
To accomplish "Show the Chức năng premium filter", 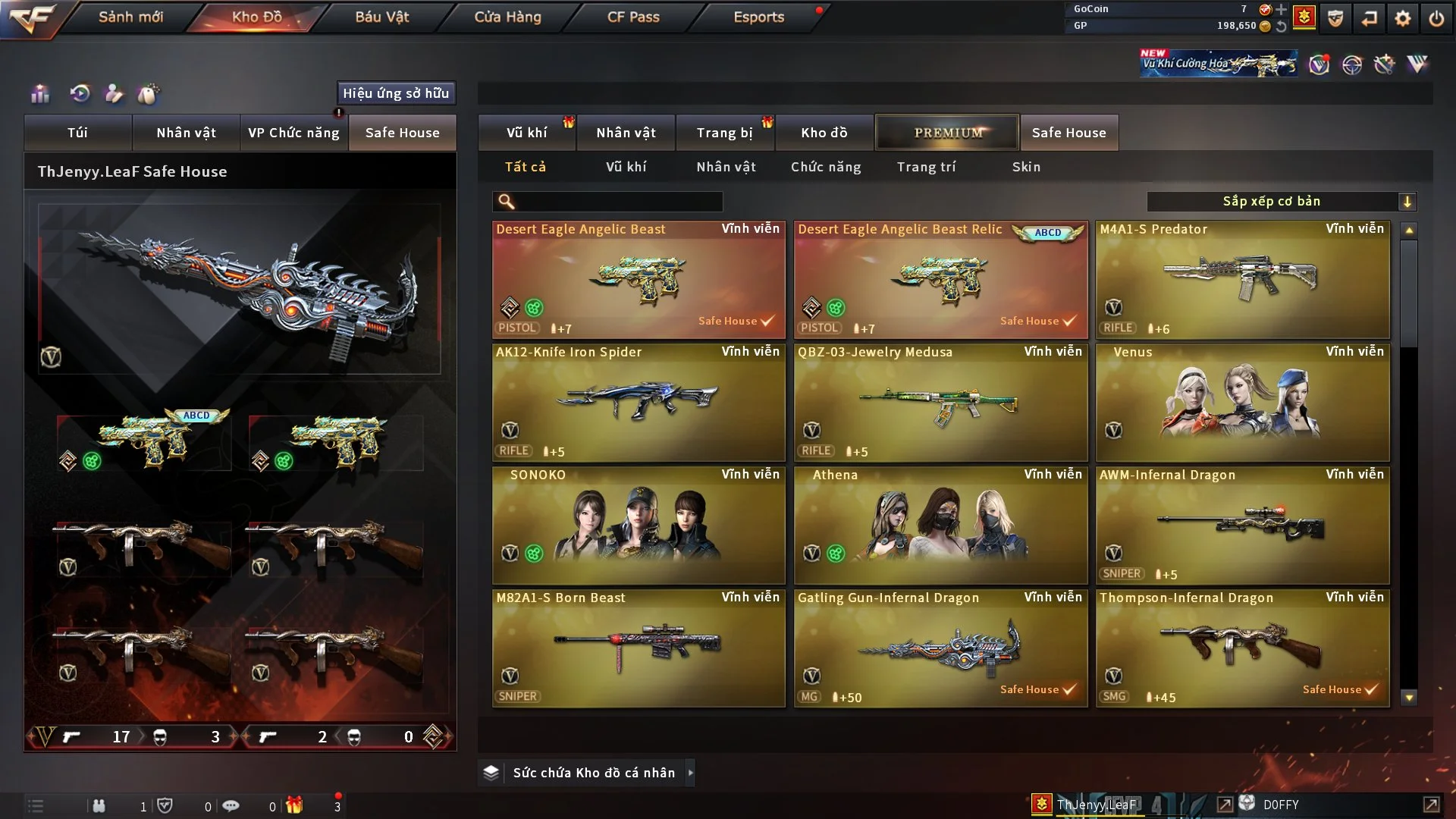I will point(826,167).
